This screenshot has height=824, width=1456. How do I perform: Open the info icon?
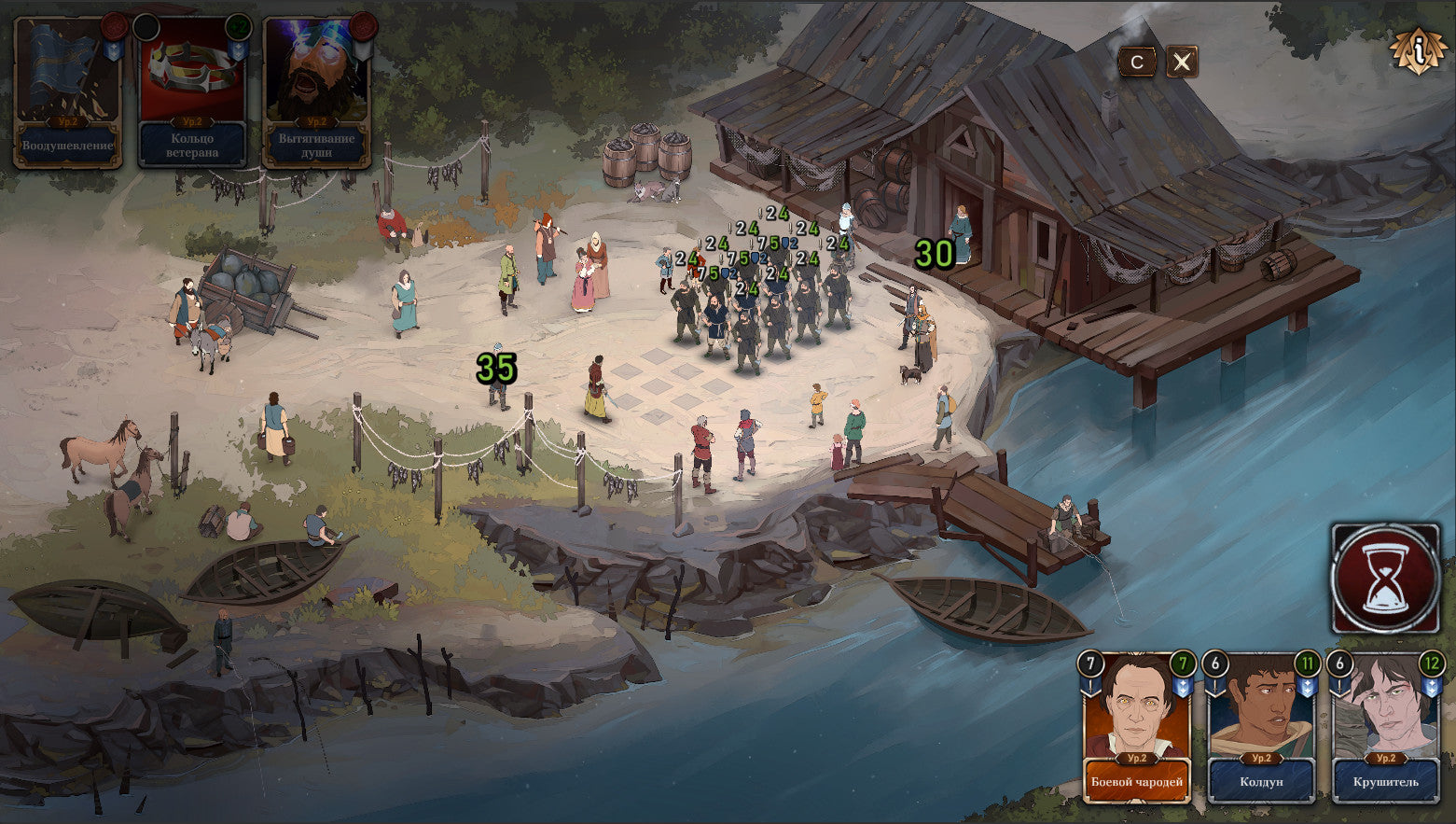coord(1418,51)
